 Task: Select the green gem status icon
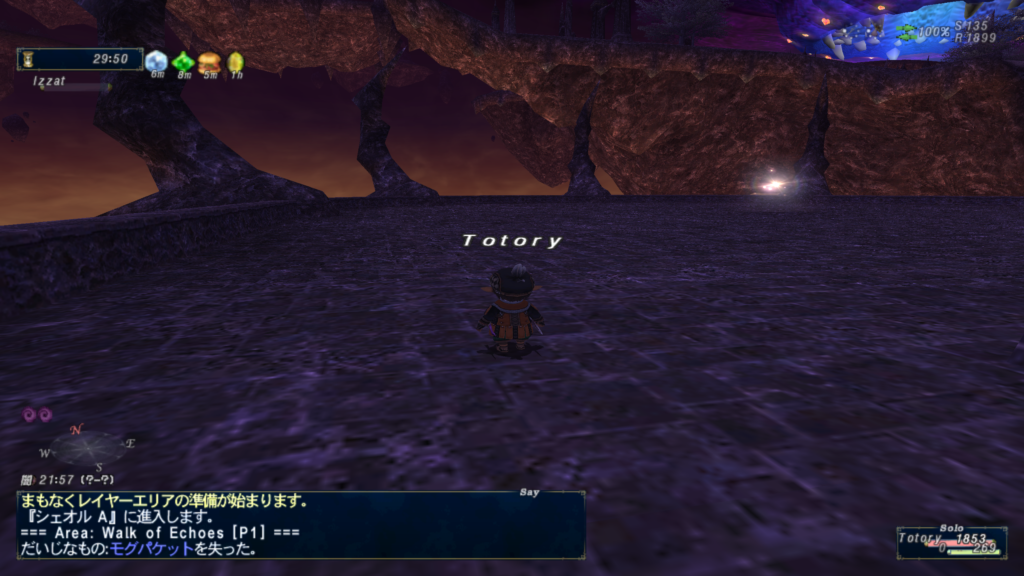pyautogui.click(x=183, y=62)
